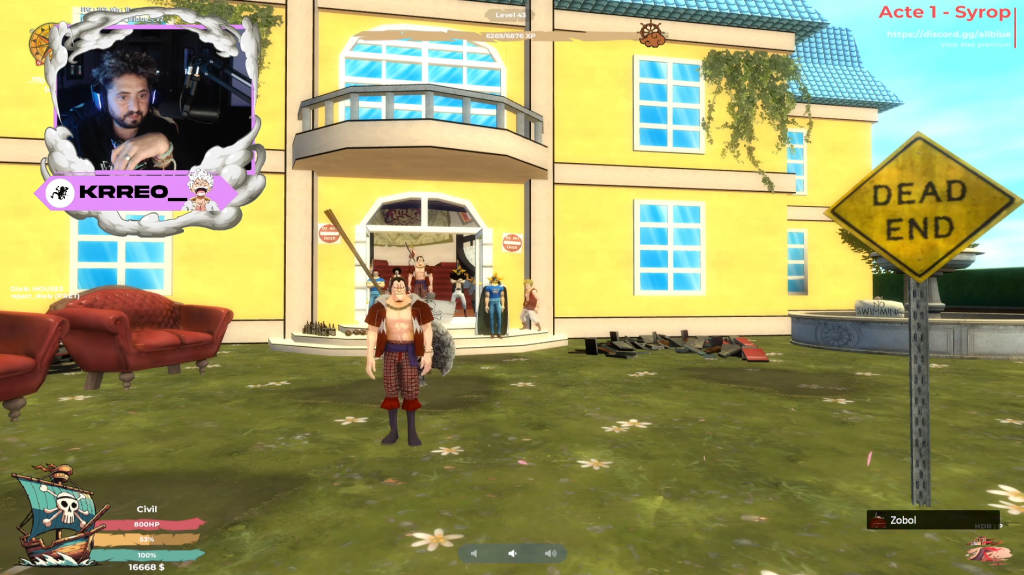Screen dimensions: 1024x575
Task: Click the pirate ship emblem icon
Action: (58, 517)
